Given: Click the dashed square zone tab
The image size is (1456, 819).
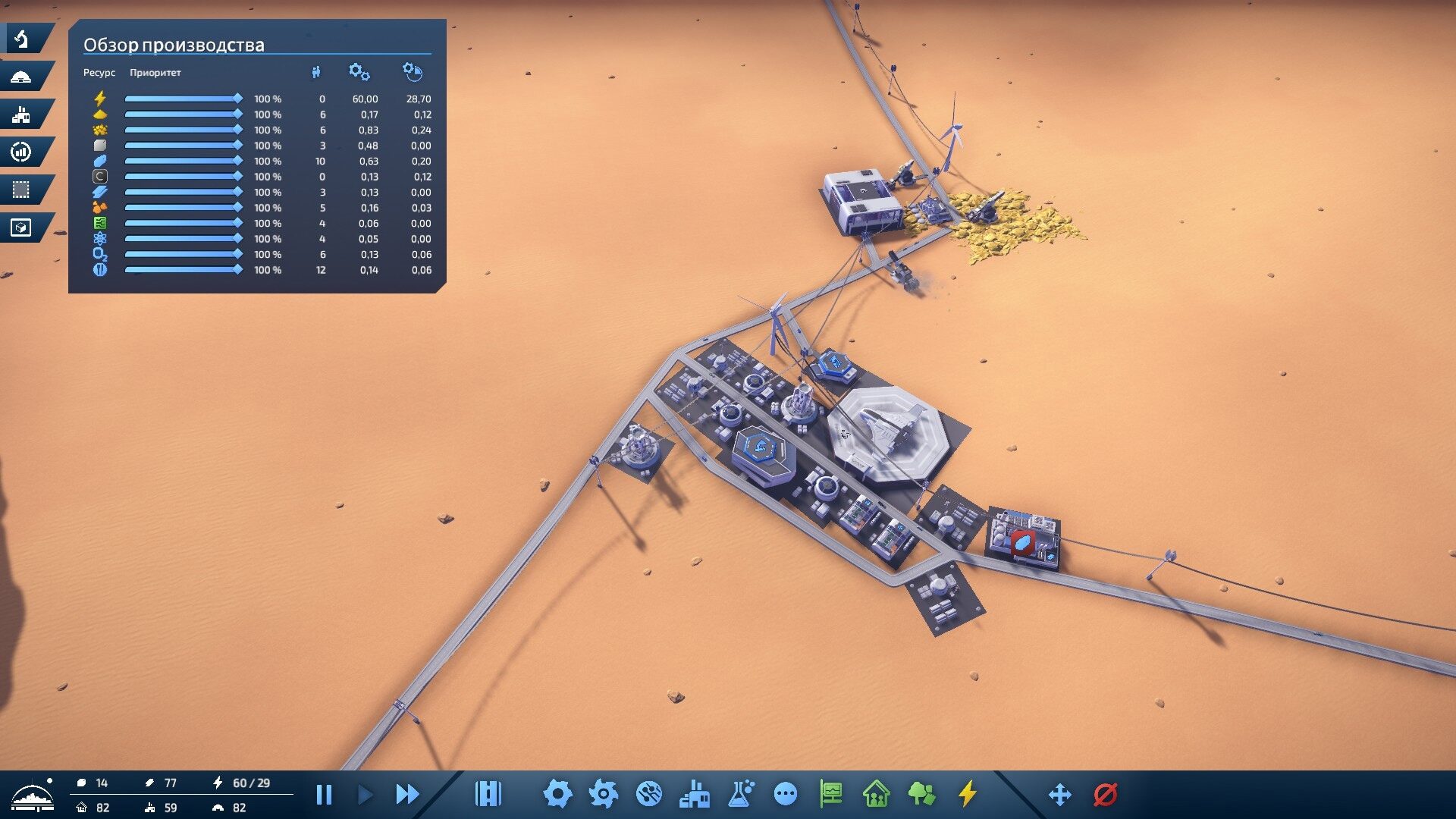Looking at the screenshot, I should tap(22, 190).
